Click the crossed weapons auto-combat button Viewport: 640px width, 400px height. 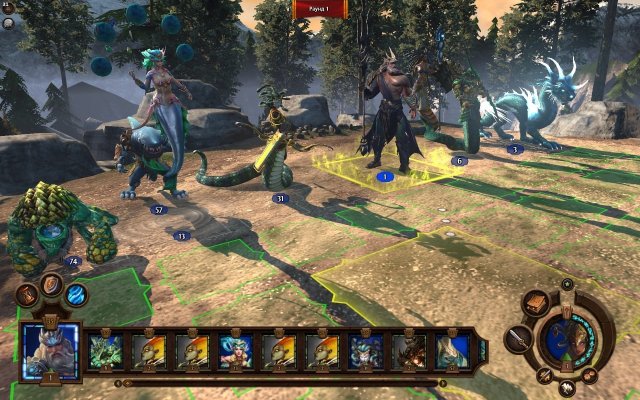pos(545,375)
